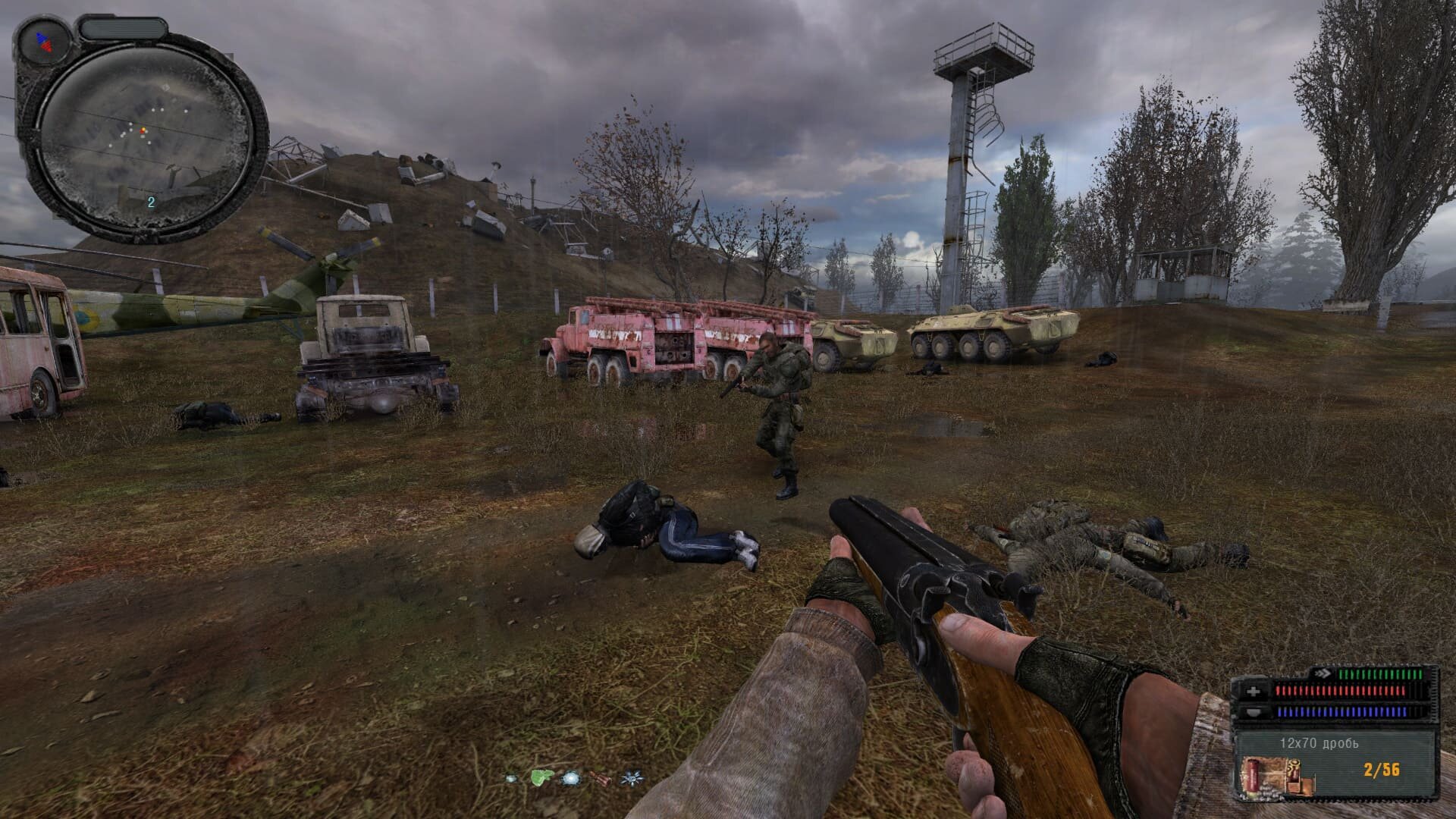Select the compass arrow indicator

tap(45, 42)
